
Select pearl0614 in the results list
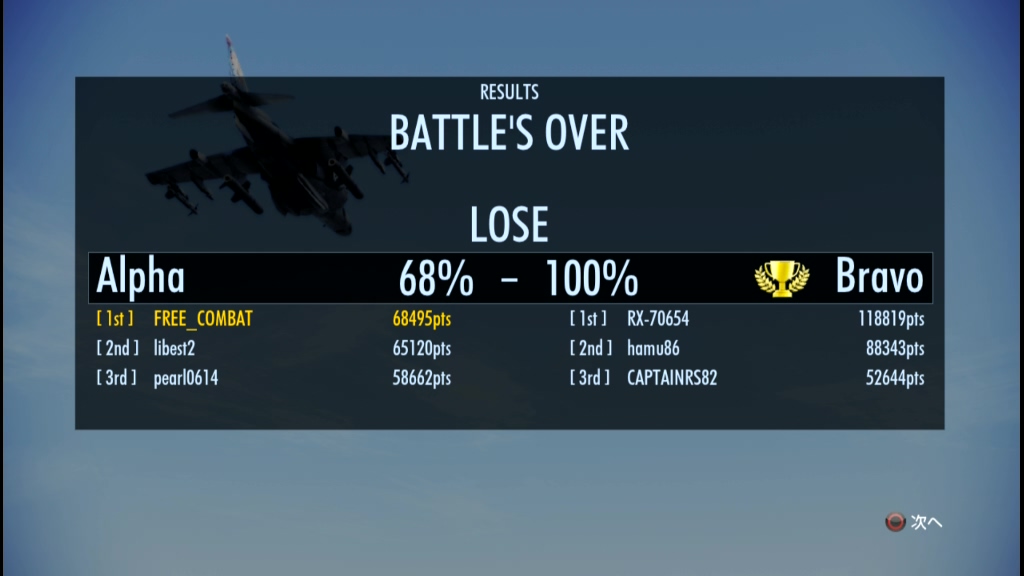(x=186, y=378)
